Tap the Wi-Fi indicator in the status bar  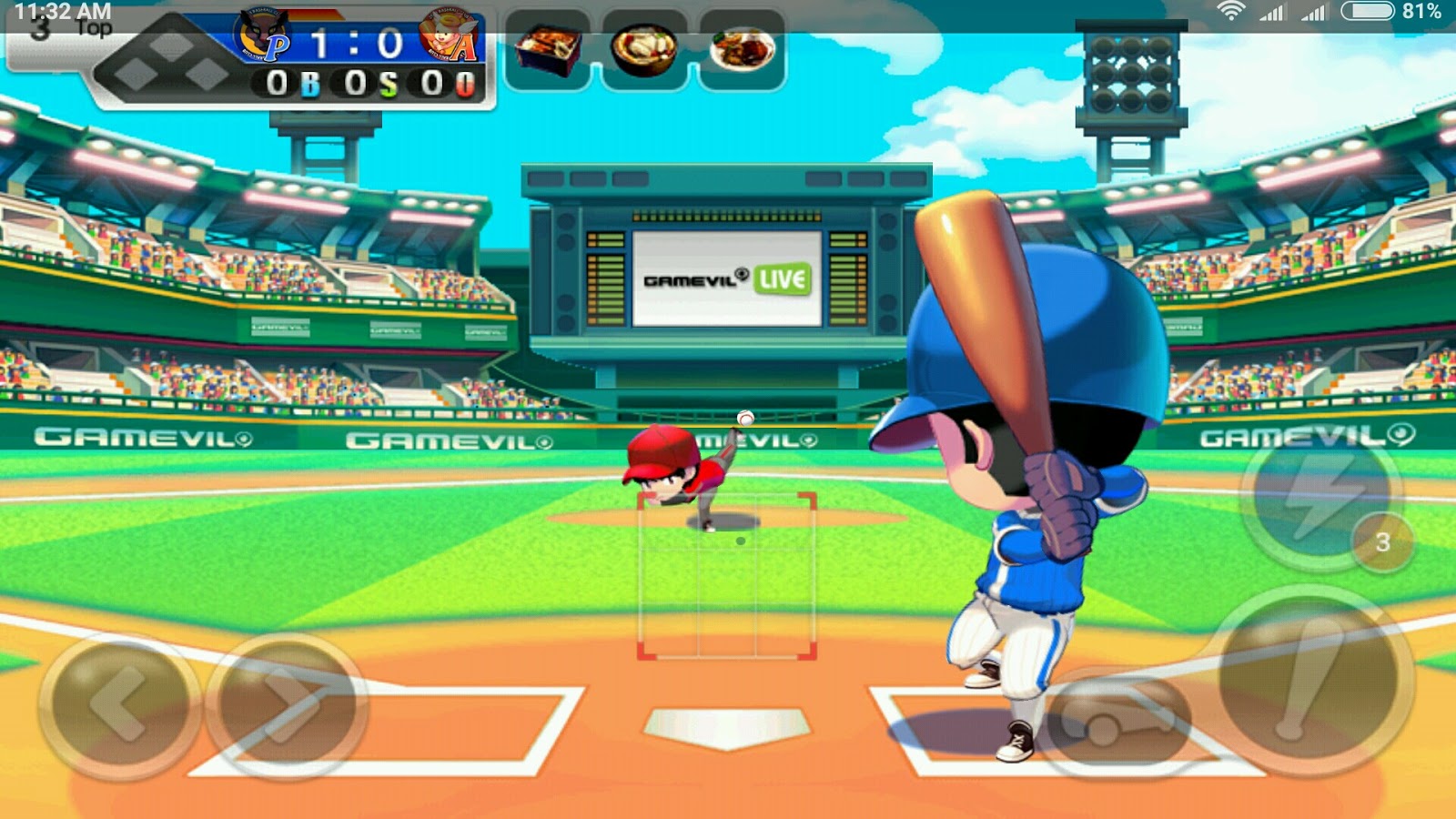point(1230,11)
